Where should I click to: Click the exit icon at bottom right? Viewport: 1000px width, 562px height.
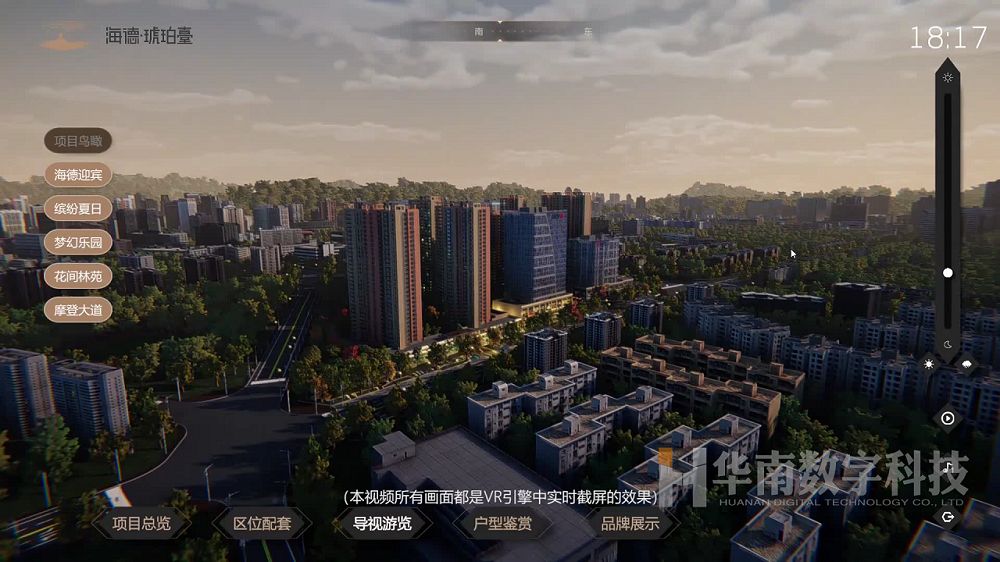click(x=948, y=517)
